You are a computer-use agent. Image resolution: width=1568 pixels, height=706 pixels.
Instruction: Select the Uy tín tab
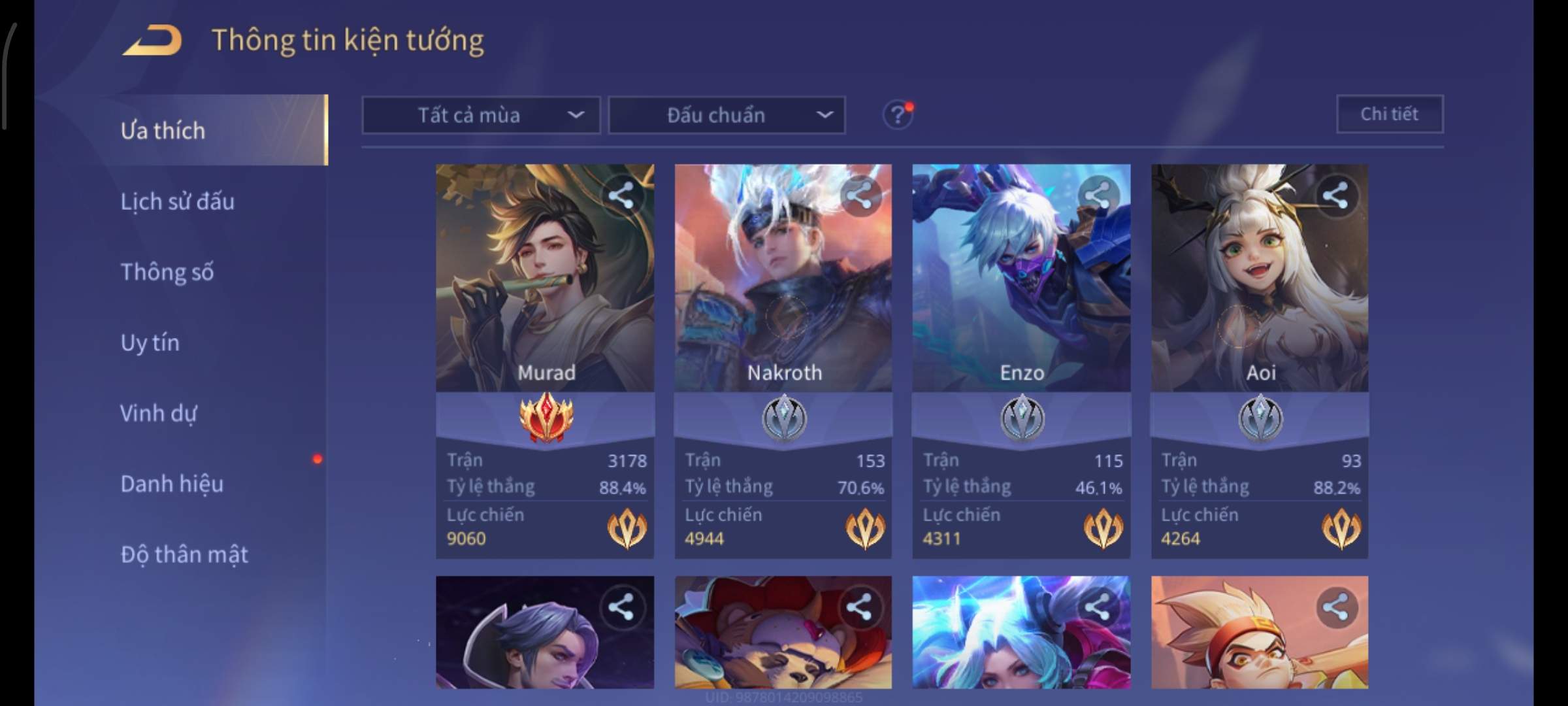150,343
